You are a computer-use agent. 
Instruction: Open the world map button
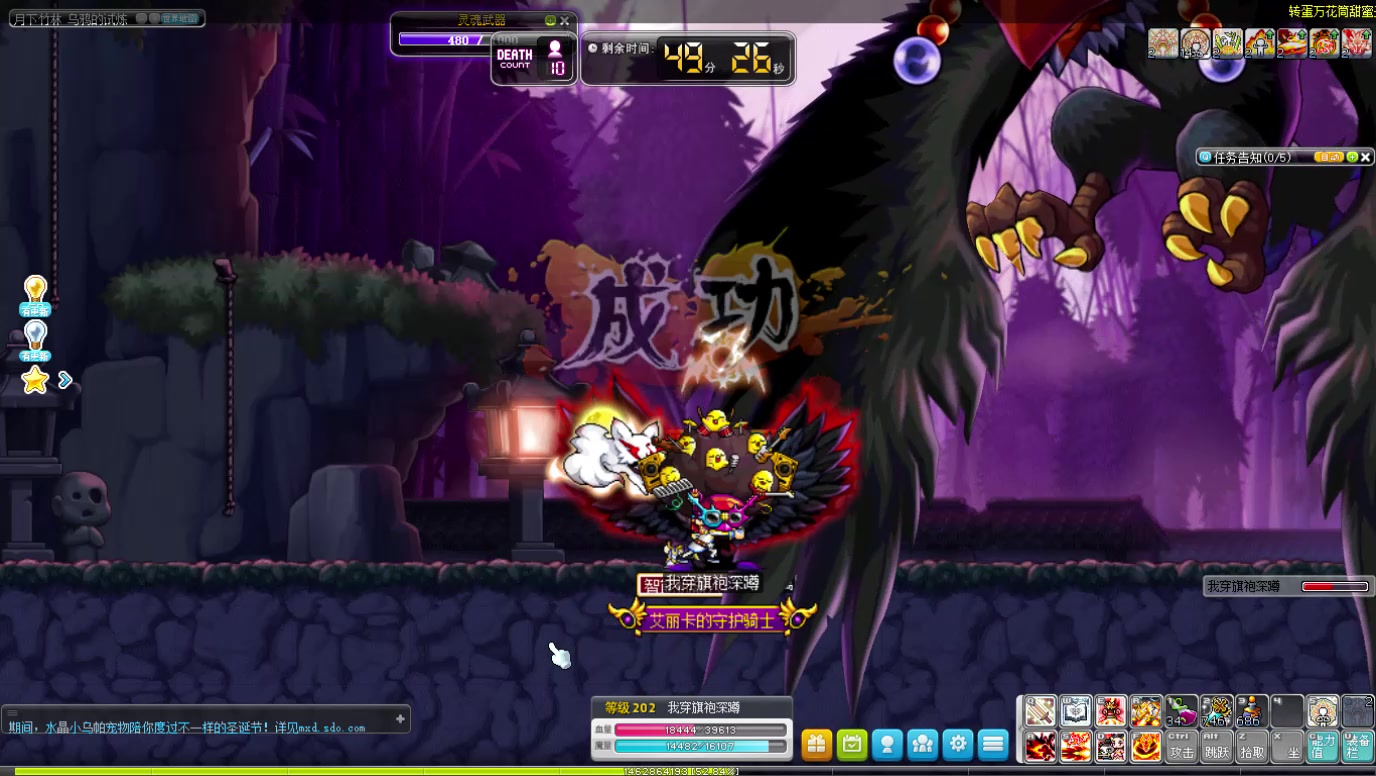180,18
